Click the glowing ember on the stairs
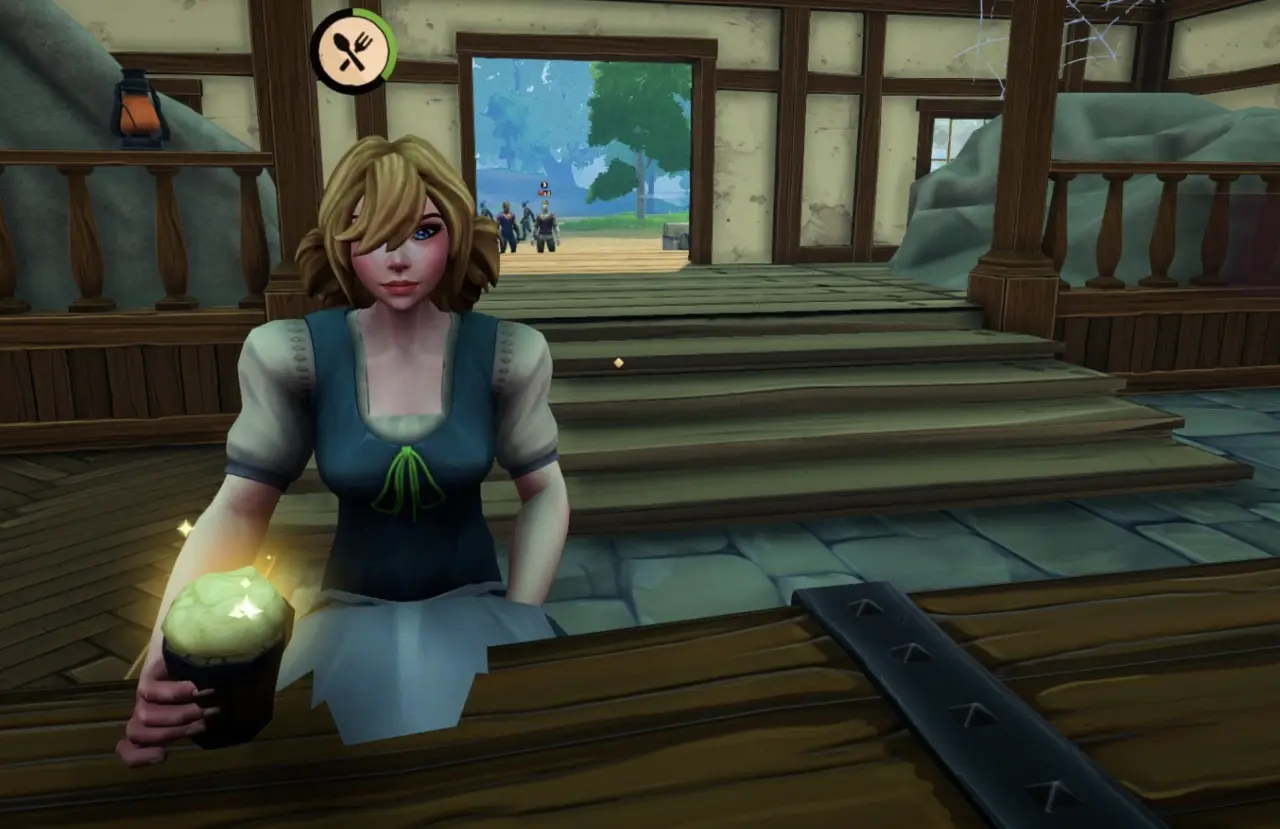This screenshot has height=829, width=1280. click(617, 363)
